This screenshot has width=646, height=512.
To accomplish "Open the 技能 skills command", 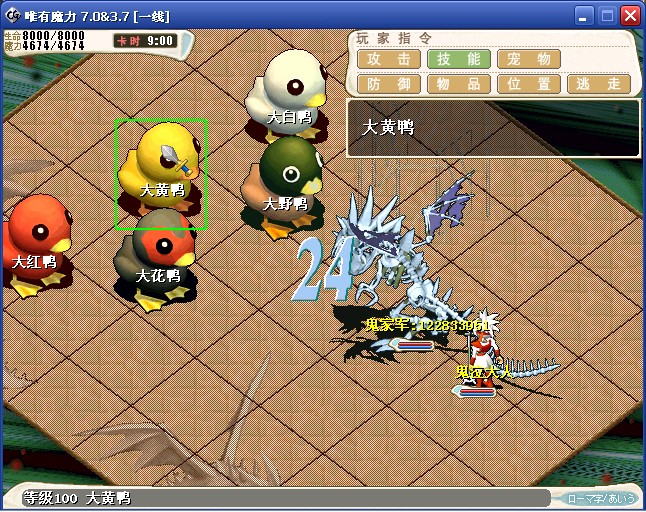I will pos(458,59).
